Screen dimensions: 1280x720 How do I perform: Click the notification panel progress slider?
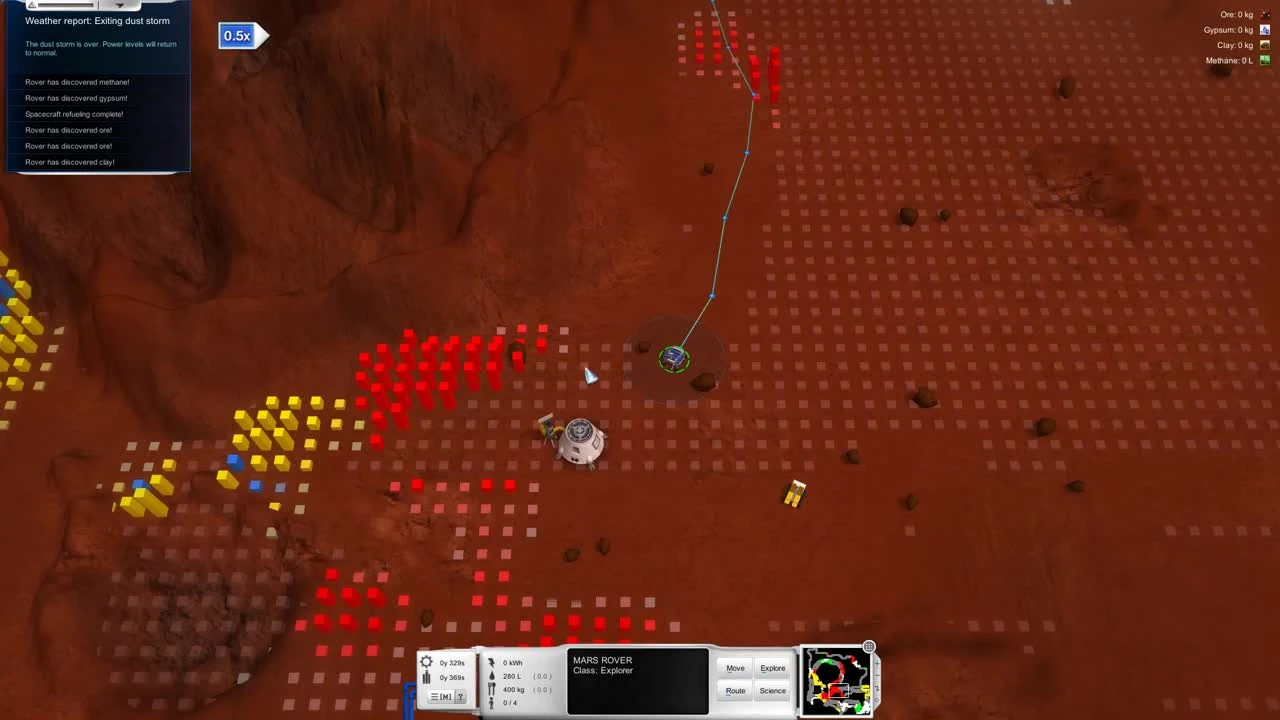point(66,5)
